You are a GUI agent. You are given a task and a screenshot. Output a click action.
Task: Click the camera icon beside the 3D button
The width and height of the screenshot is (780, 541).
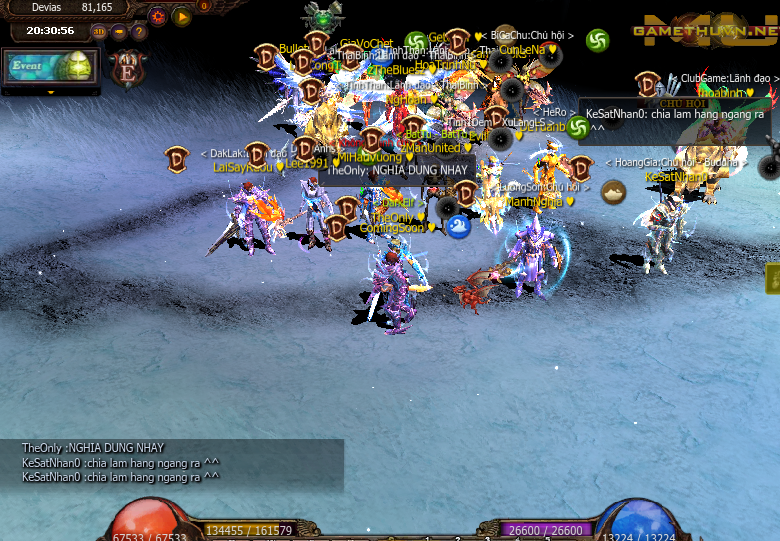[120, 31]
